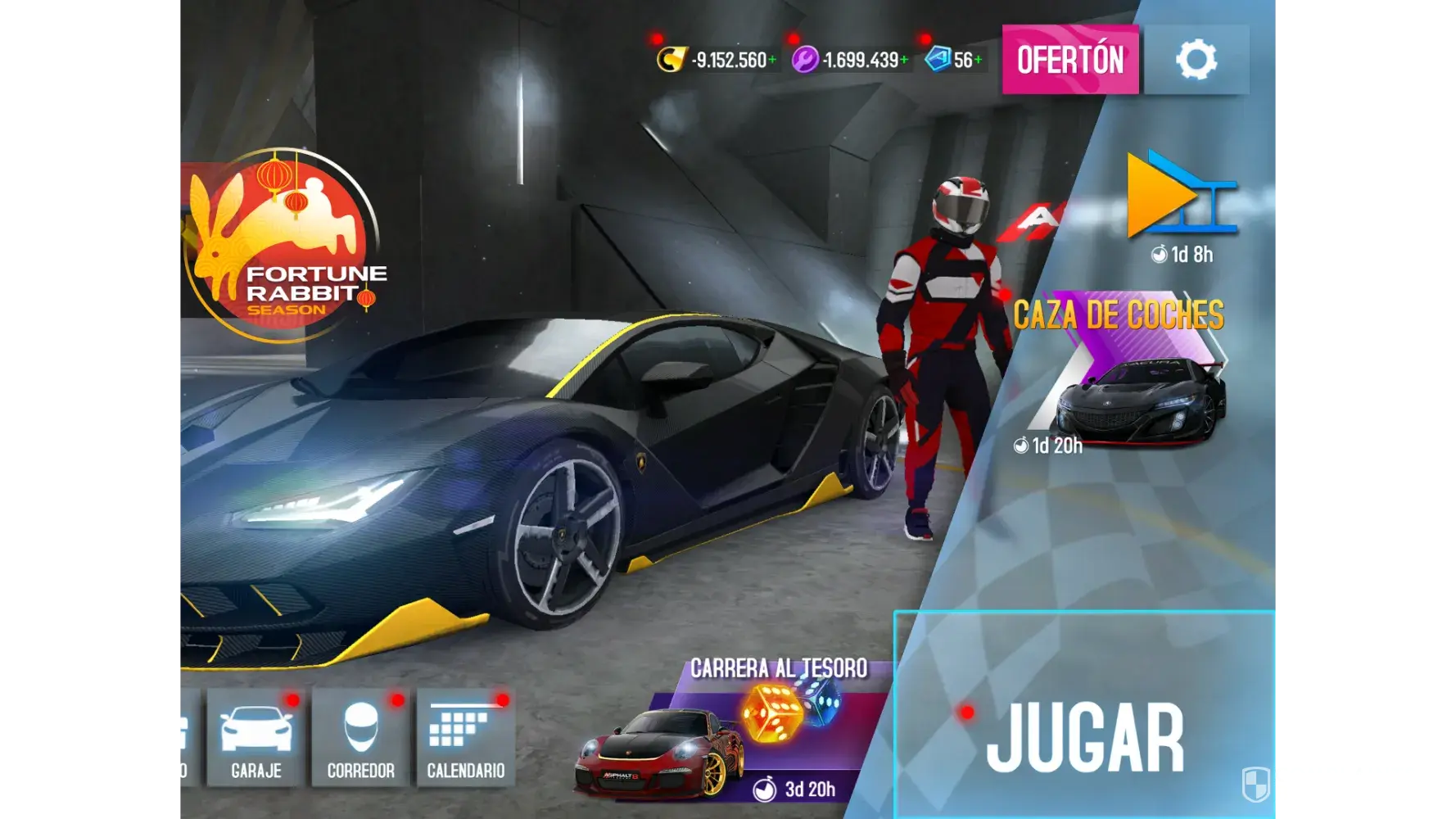Open the Fortune Rabbit Season badge

pyautogui.click(x=283, y=246)
